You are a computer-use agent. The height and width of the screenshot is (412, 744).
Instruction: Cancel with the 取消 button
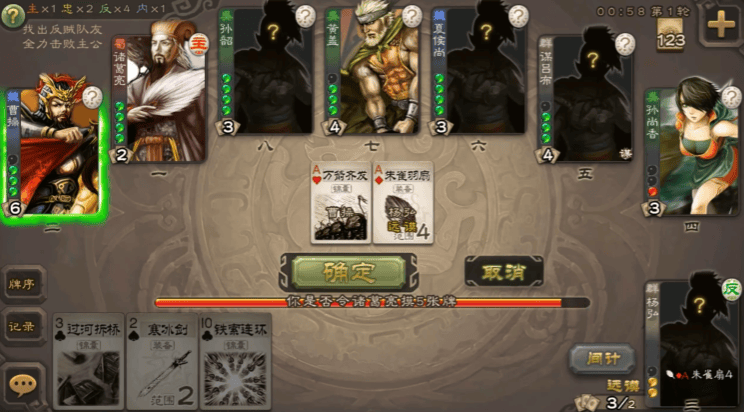[x=504, y=272]
